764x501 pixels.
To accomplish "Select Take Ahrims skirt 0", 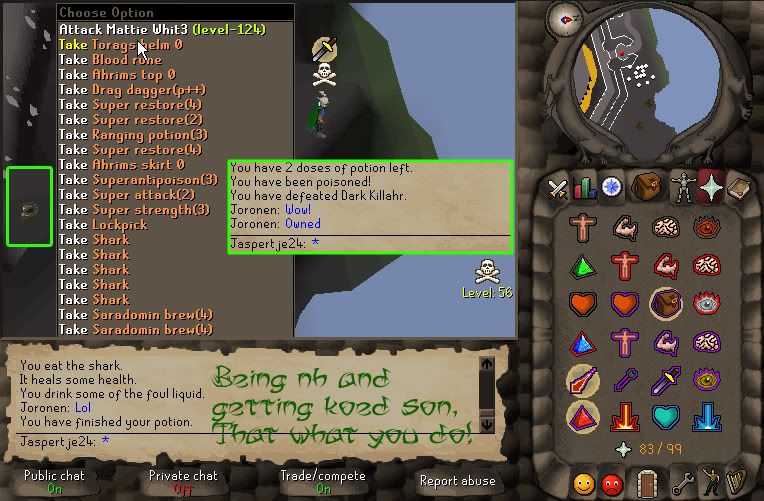I will [x=121, y=164].
